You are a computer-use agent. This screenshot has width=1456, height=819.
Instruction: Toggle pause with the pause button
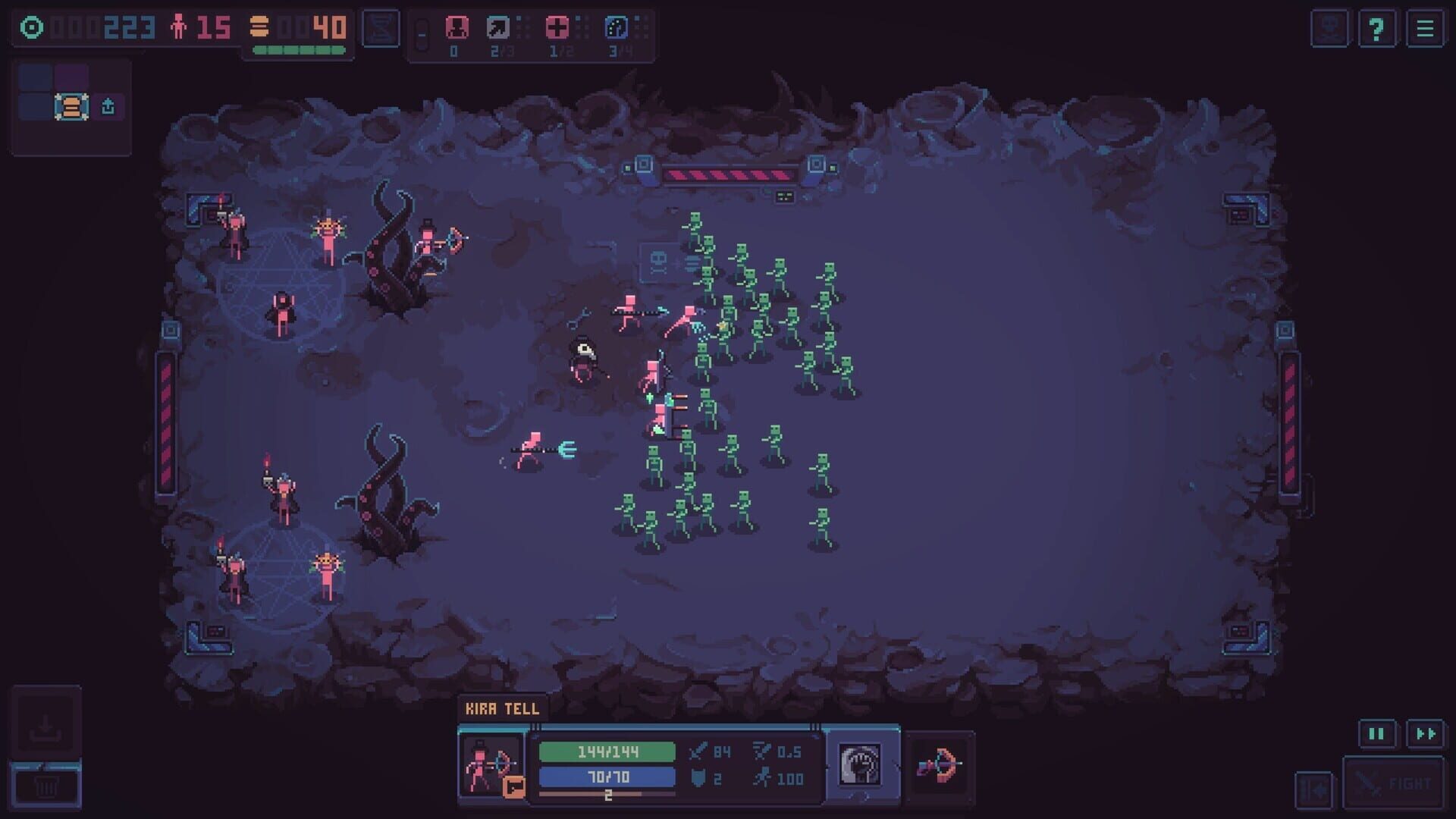[x=1376, y=734]
